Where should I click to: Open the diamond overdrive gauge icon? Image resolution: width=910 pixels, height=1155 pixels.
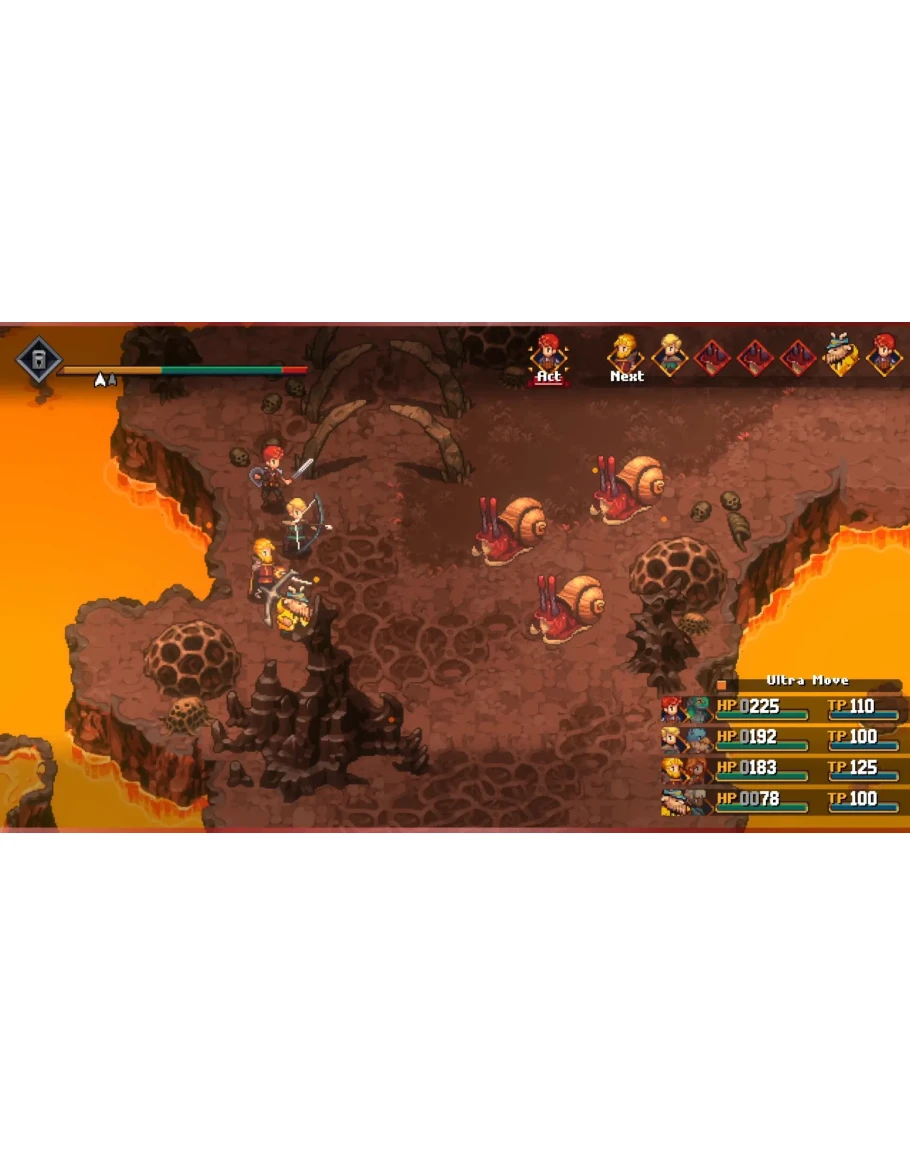(38, 360)
